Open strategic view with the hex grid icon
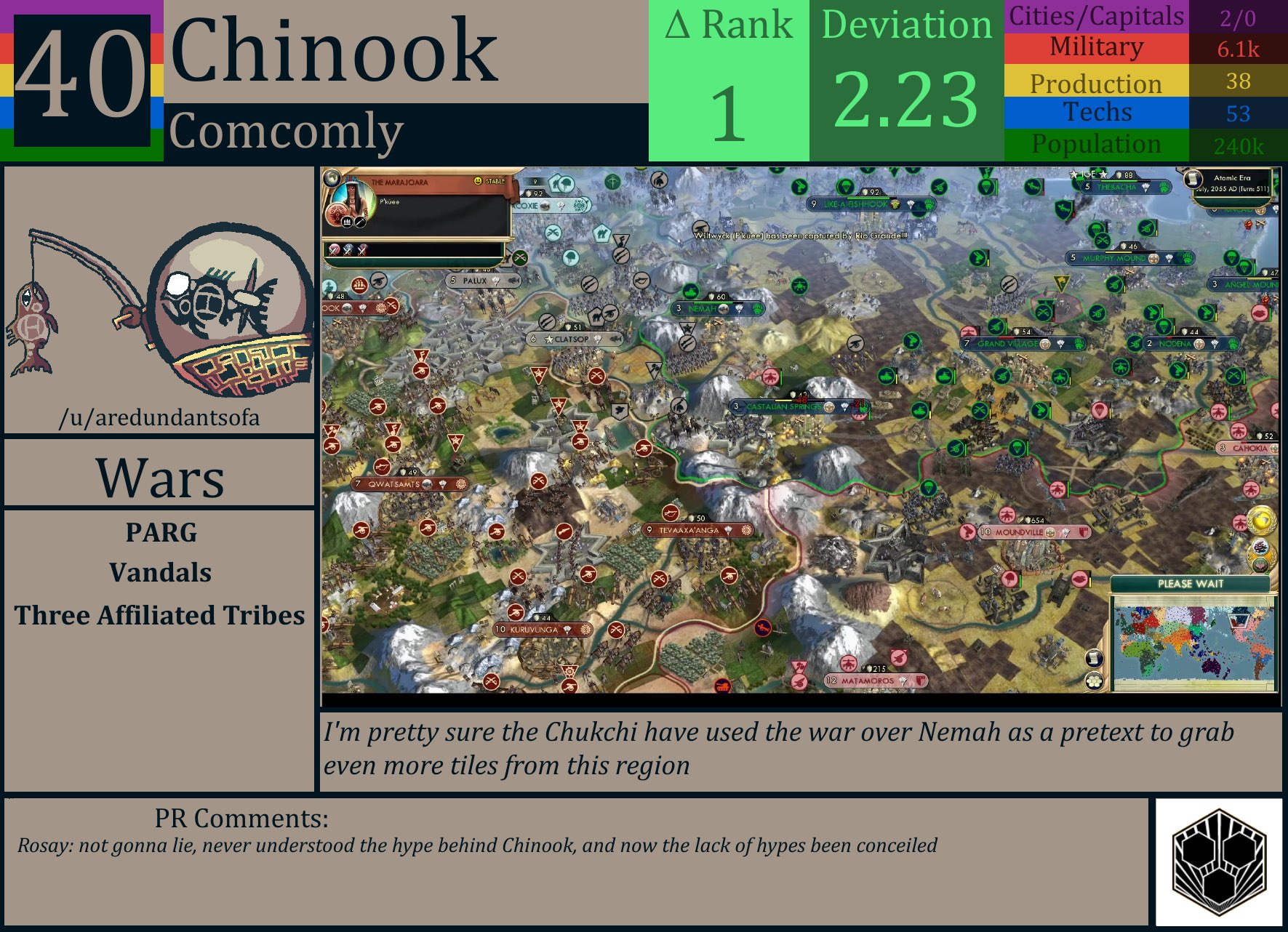 (x=1095, y=683)
